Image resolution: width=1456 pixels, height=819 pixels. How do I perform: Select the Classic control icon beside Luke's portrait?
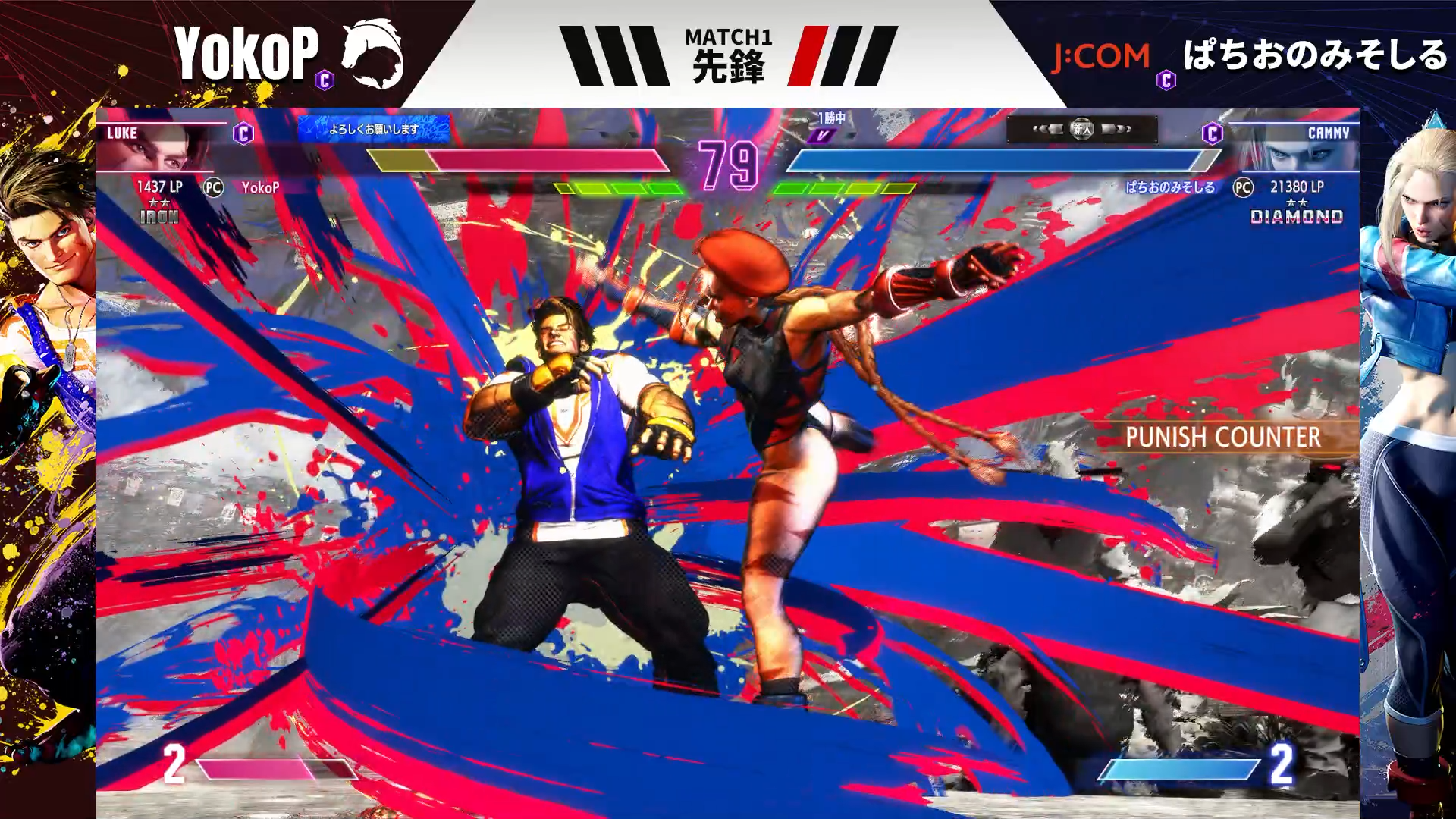(x=243, y=134)
